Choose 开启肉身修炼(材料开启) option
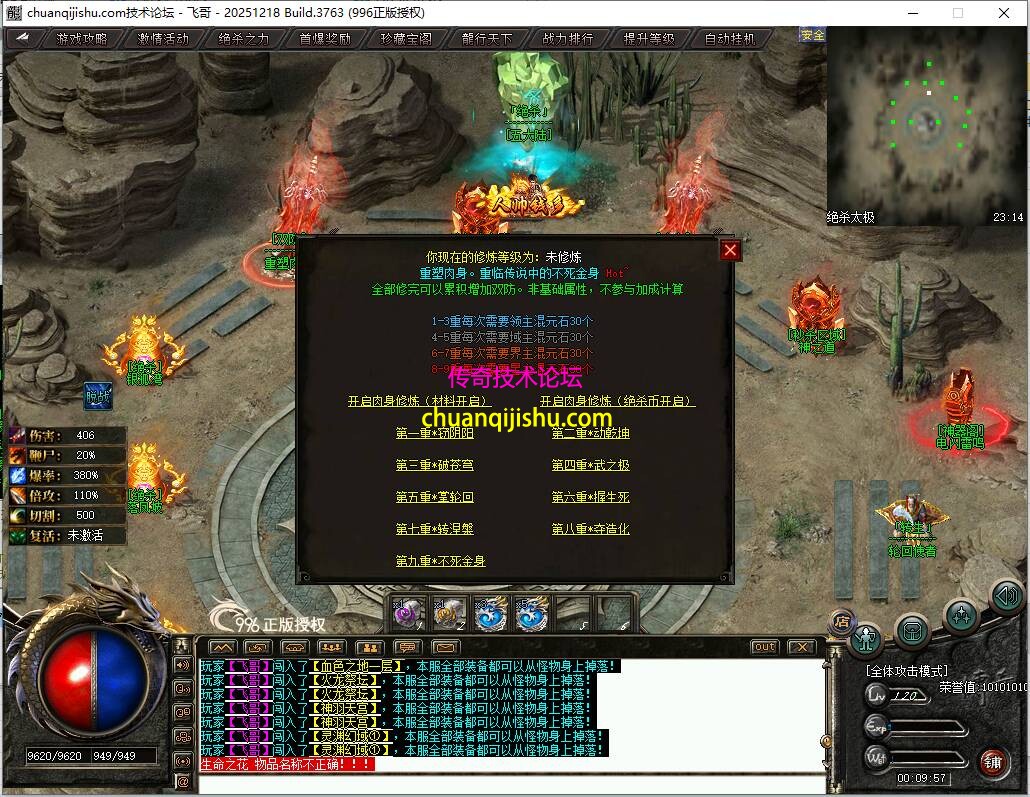Screen dimensions: 1030x797 pos(420,401)
